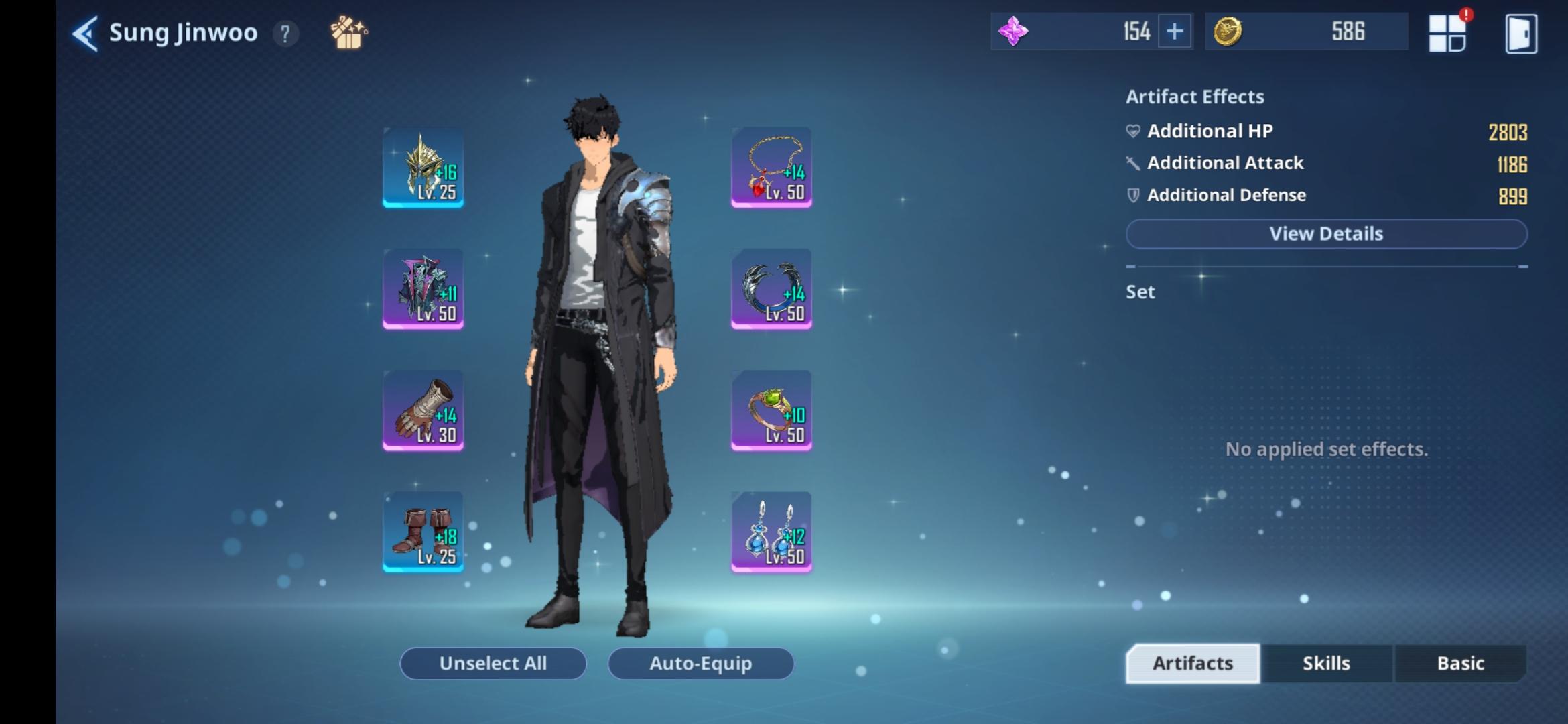
Task: Switch to the Skills tab
Action: (1326, 663)
